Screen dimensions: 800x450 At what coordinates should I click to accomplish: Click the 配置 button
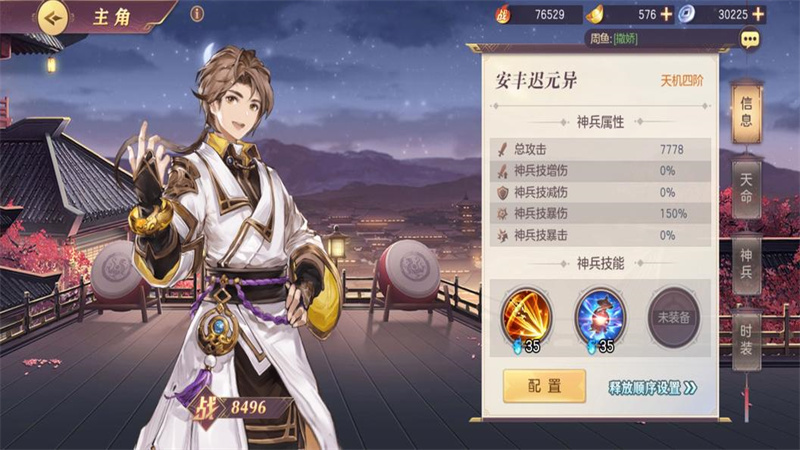pos(544,386)
